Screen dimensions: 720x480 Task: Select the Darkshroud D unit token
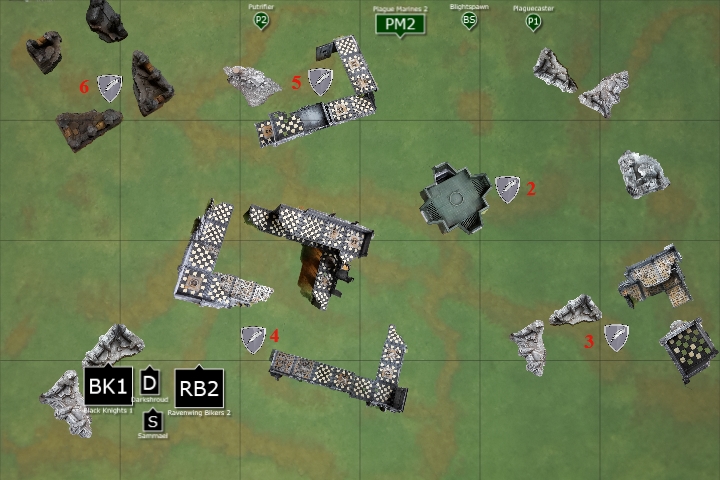150,381
